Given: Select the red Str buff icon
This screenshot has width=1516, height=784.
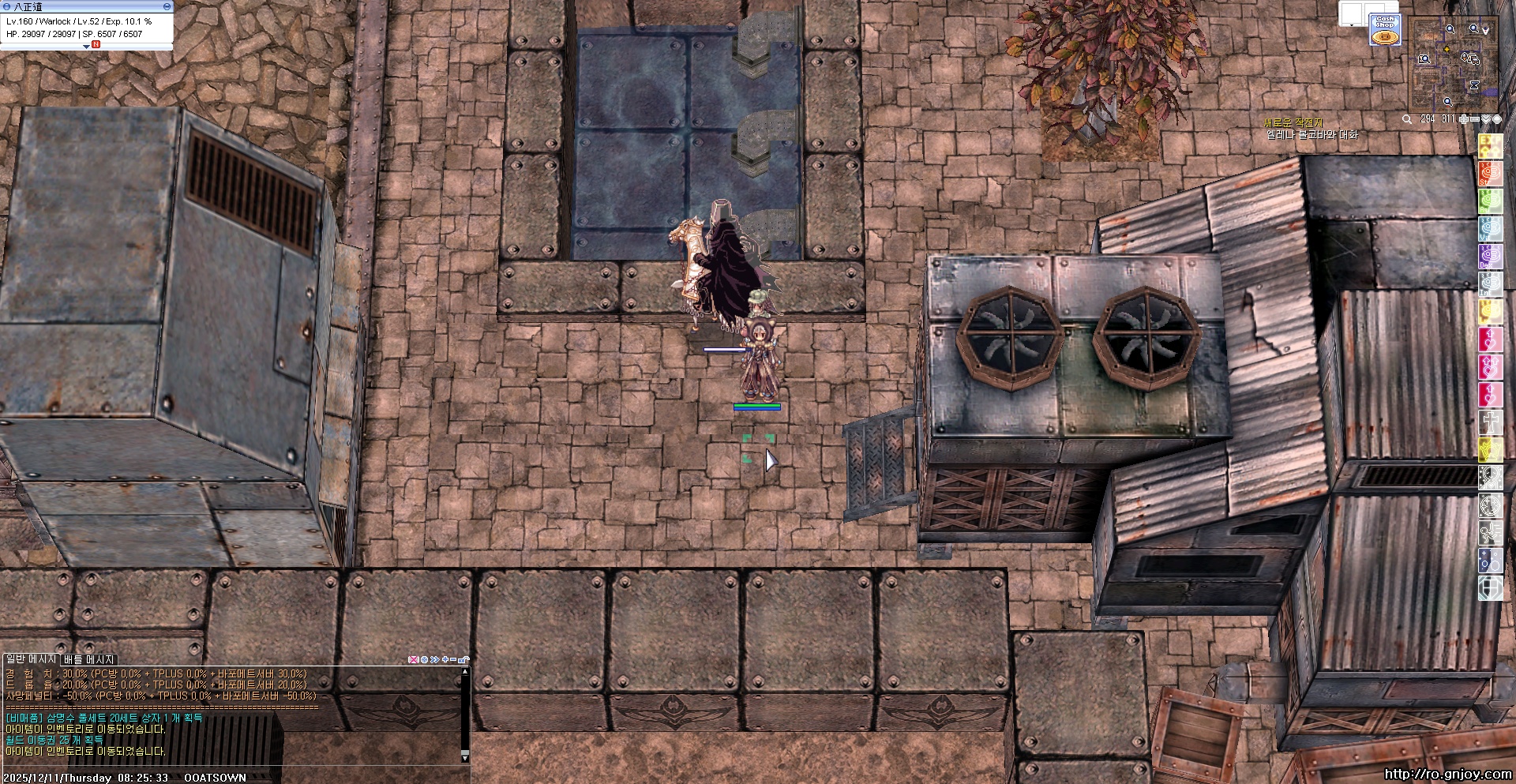Looking at the screenshot, I should click(x=1490, y=174).
